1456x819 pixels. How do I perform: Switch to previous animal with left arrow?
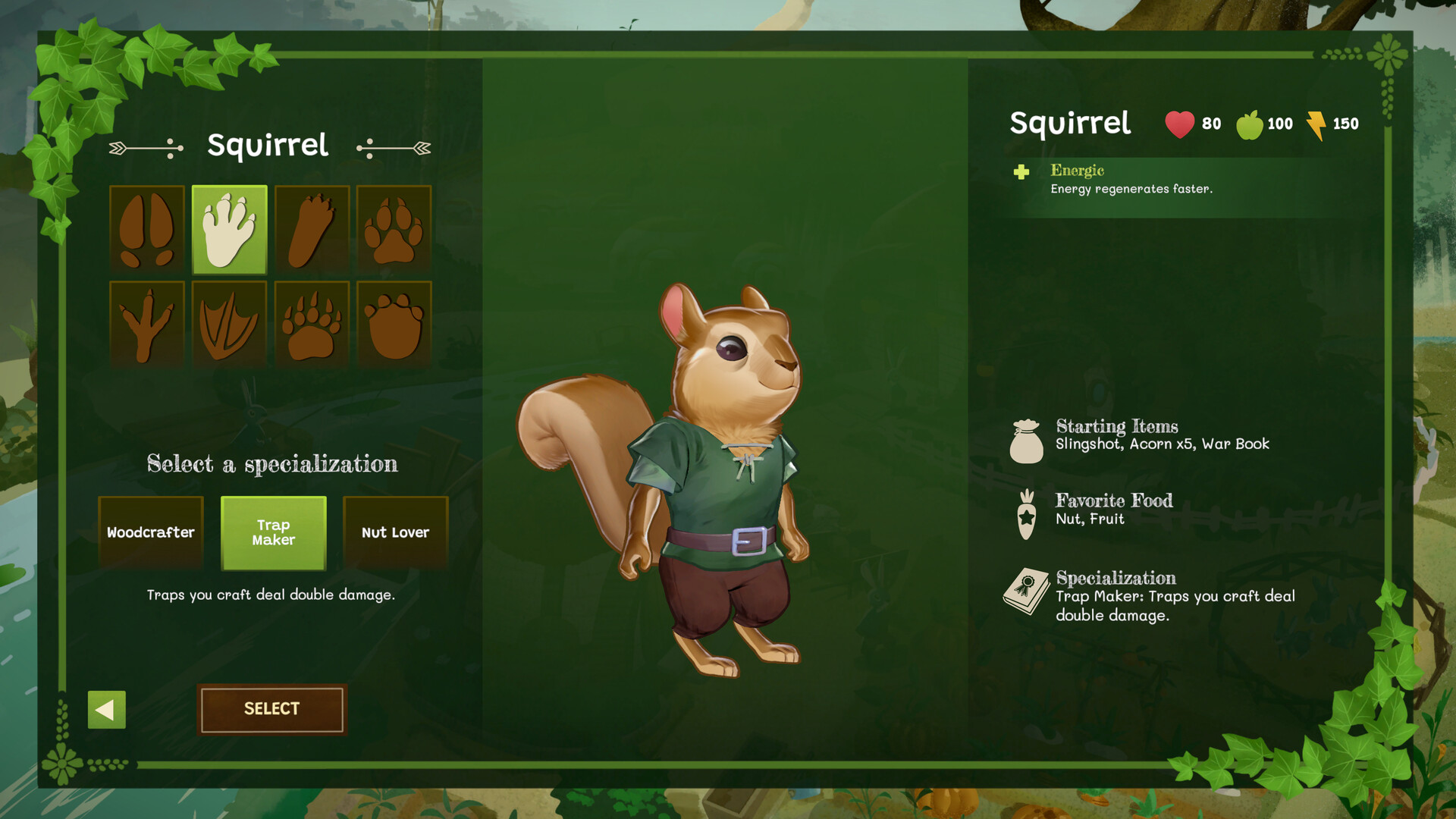pos(146,149)
